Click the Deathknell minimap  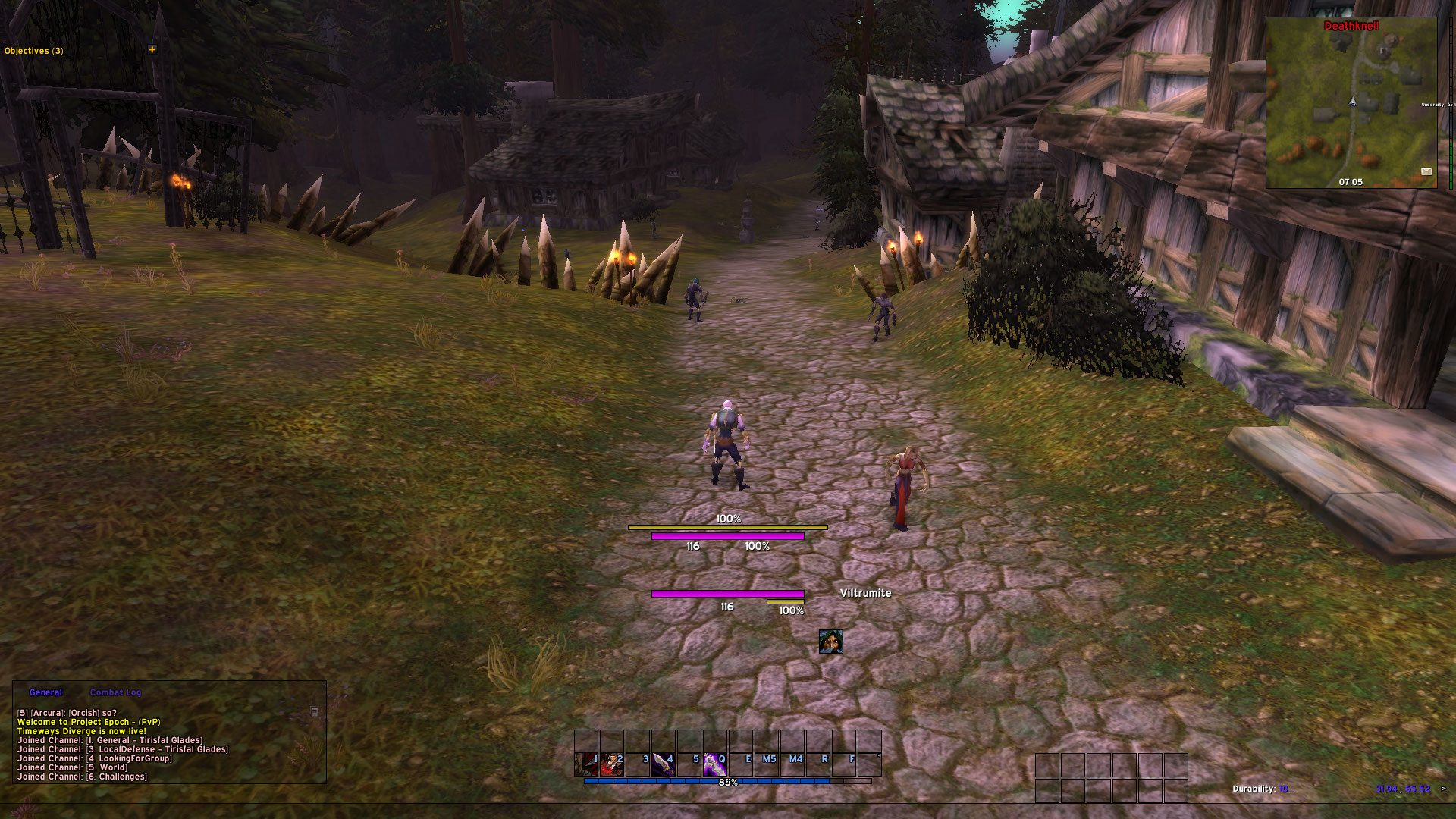point(1351,106)
